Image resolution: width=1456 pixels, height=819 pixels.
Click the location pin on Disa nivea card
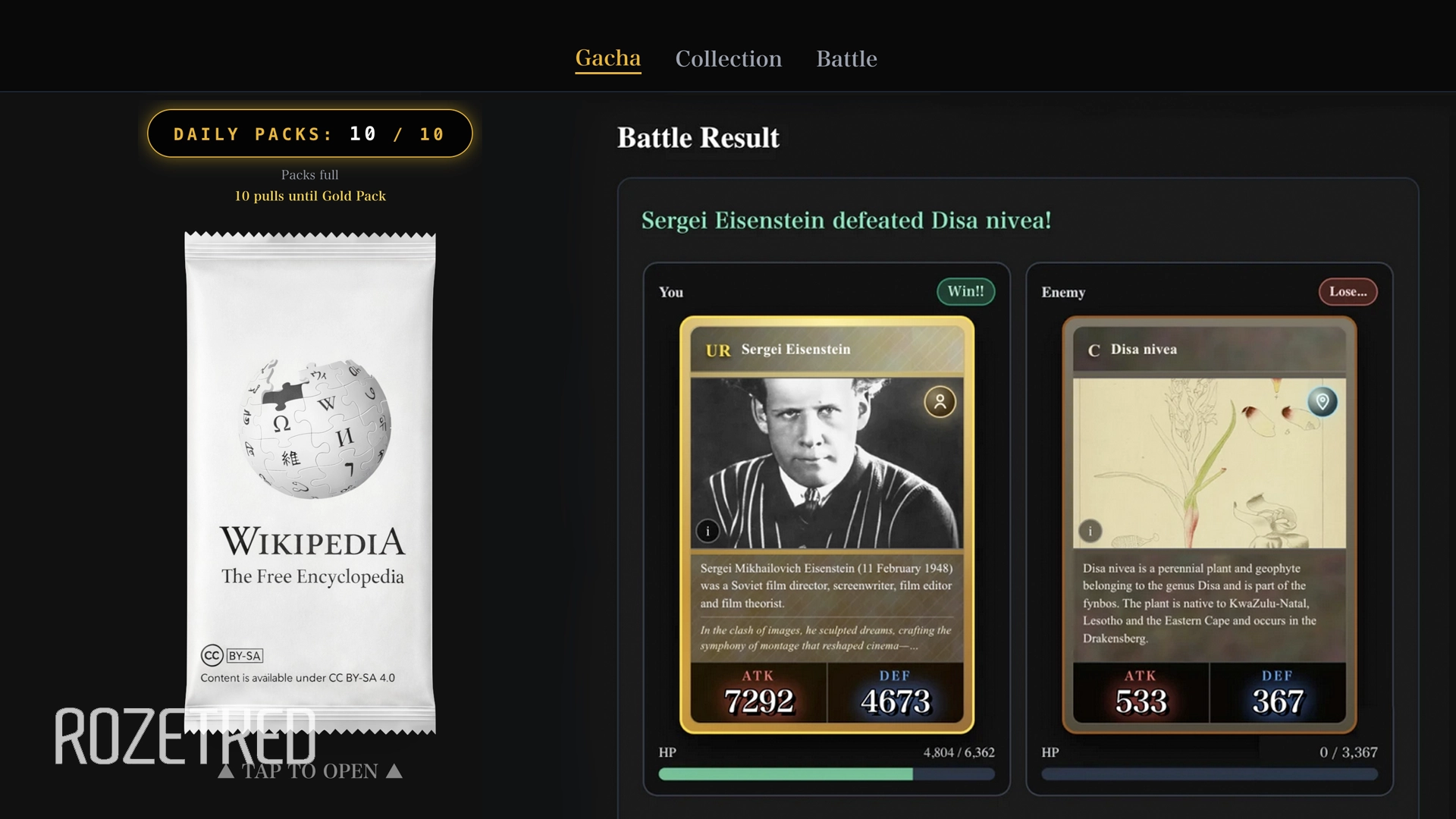click(1324, 403)
